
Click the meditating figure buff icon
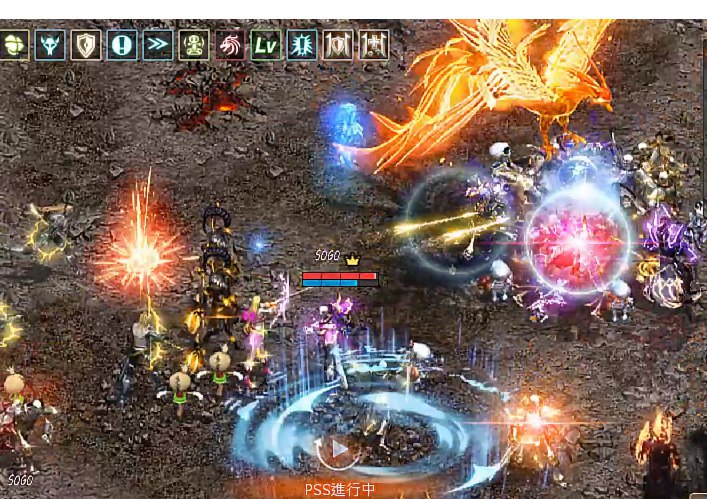point(194,45)
